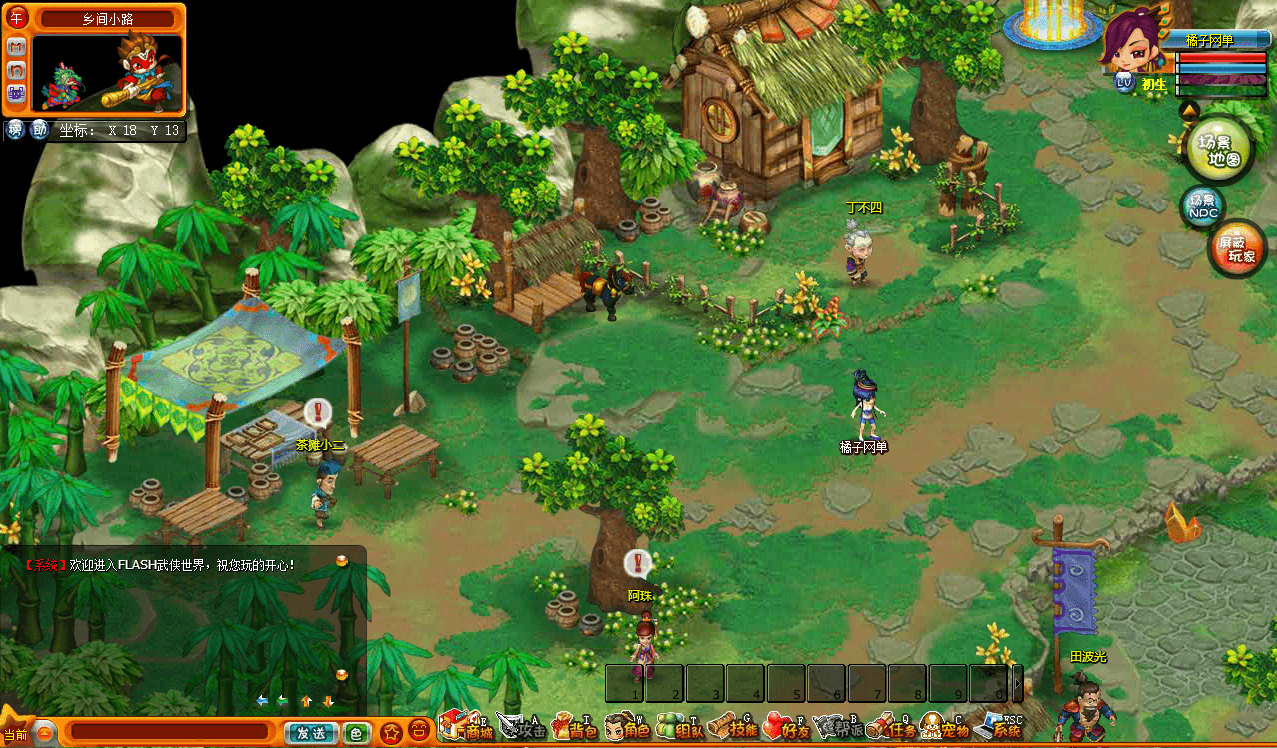The image size is (1277, 748).
Task: Open the 帮派 guild panel
Action: click(x=838, y=728)
